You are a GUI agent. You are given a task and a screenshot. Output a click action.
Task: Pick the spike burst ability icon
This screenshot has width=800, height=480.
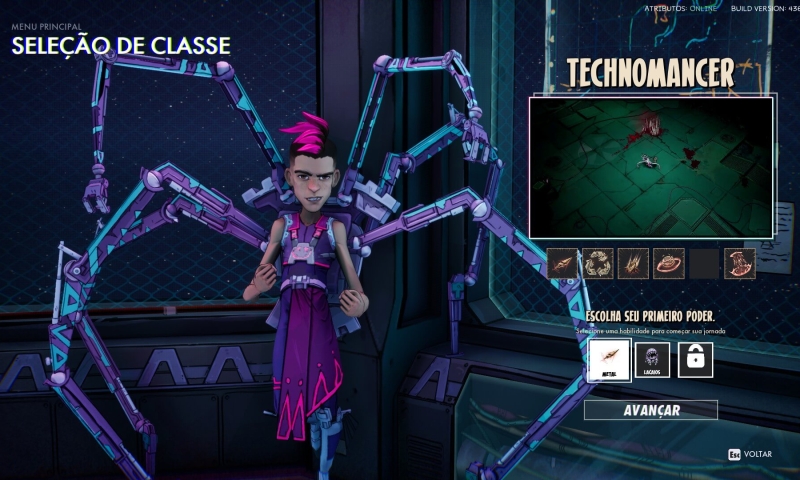(x=633, y=263)
